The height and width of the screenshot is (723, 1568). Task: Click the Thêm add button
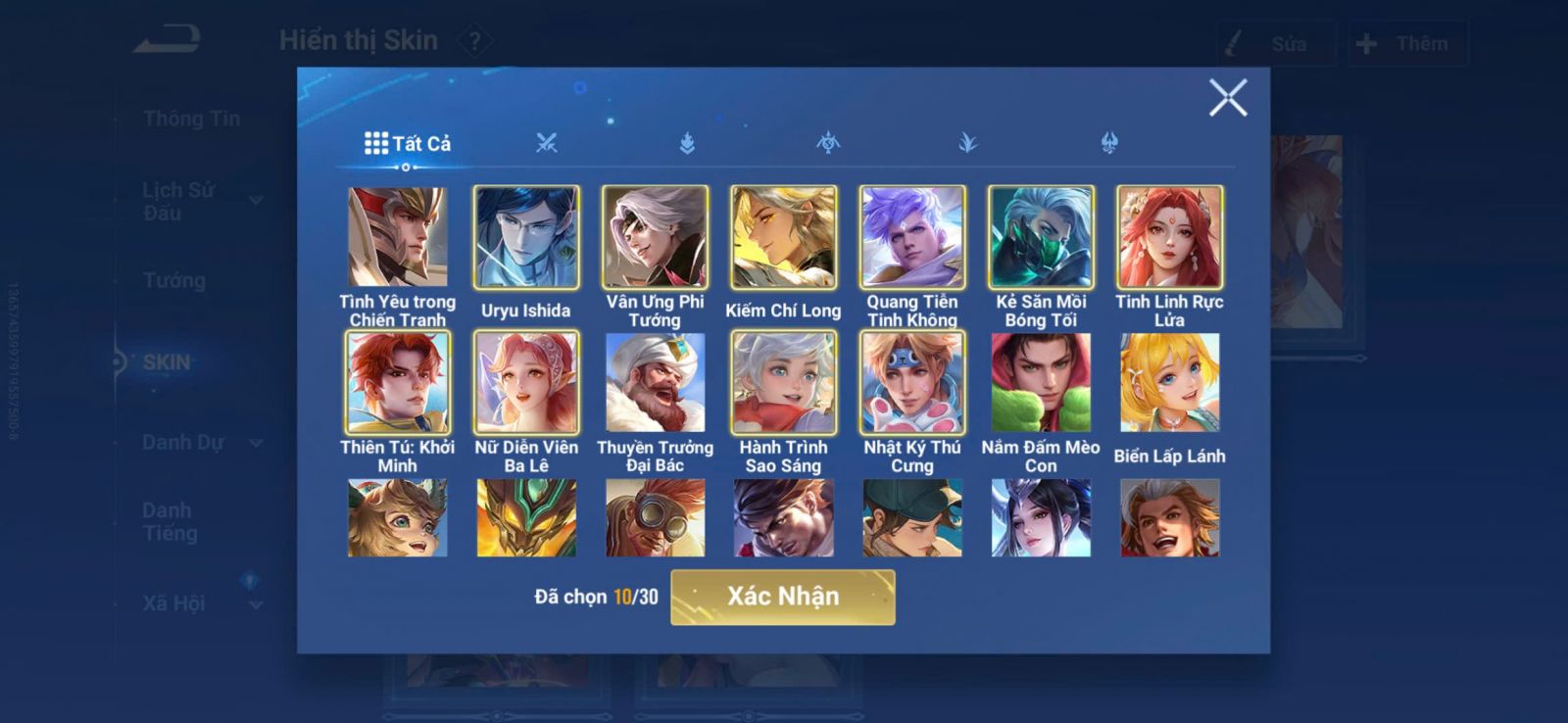pos(1407,44)
